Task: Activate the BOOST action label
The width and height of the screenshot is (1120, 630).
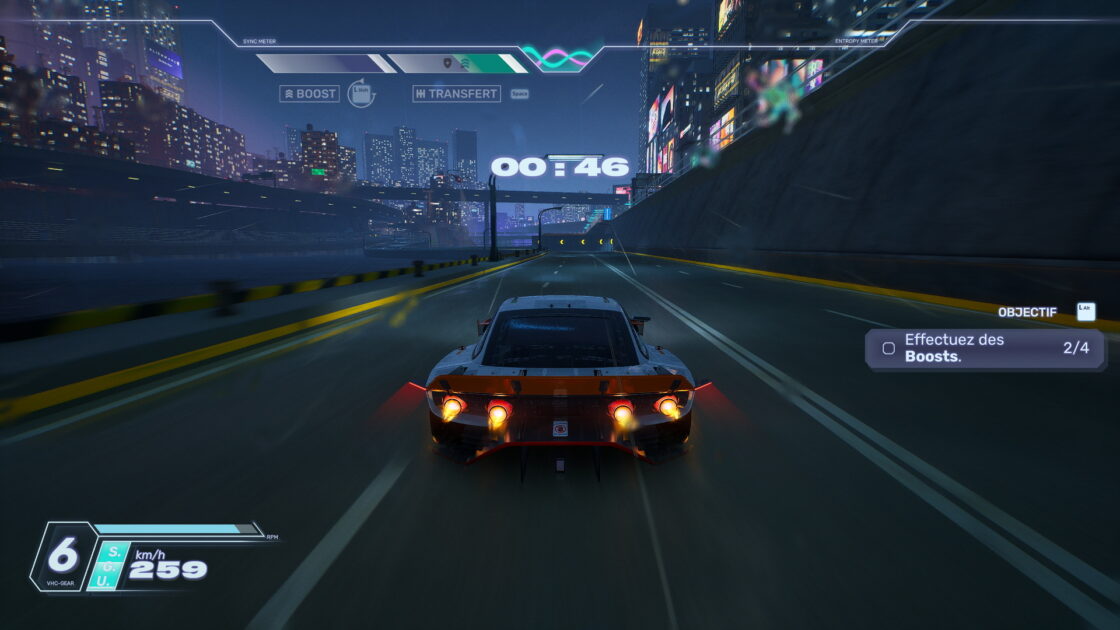Action: coord(310,94)
